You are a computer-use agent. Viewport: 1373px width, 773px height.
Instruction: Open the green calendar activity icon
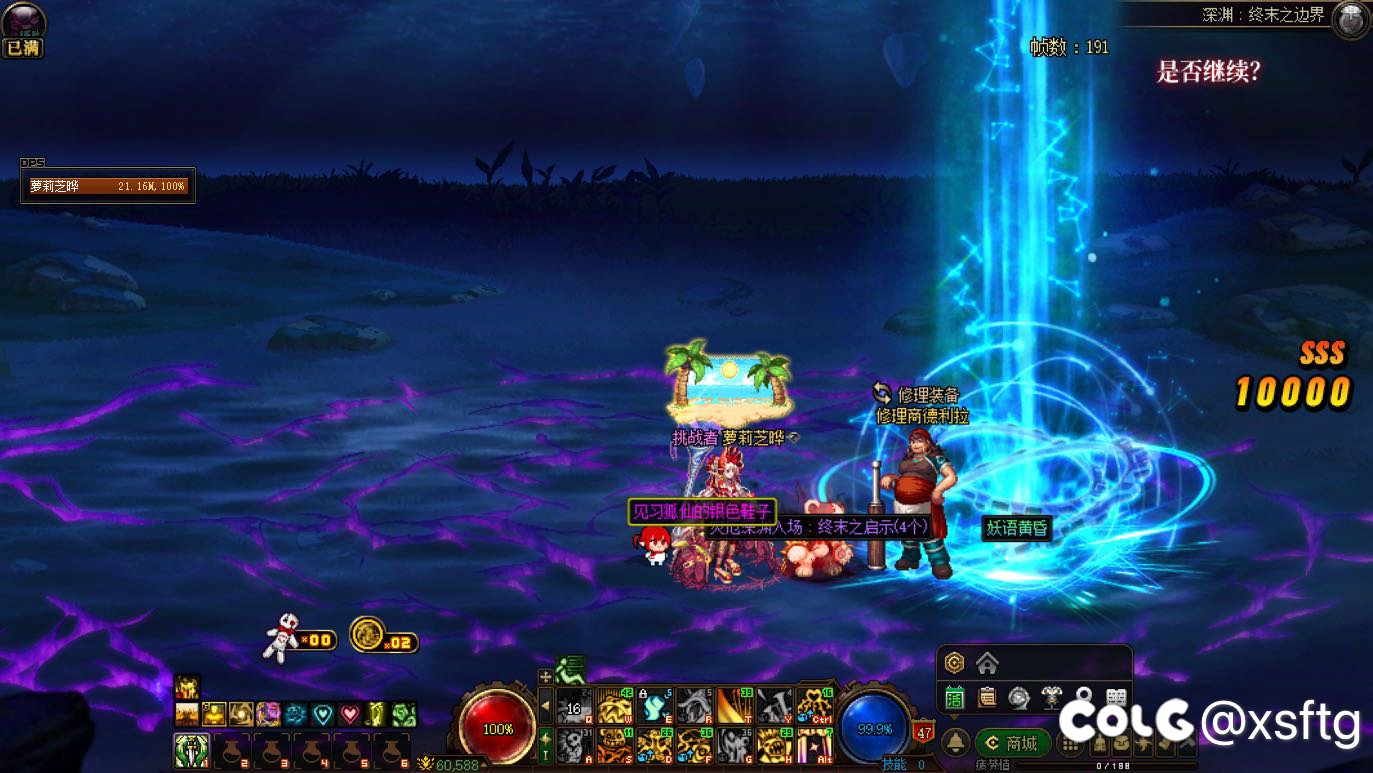tap(955, 697)
